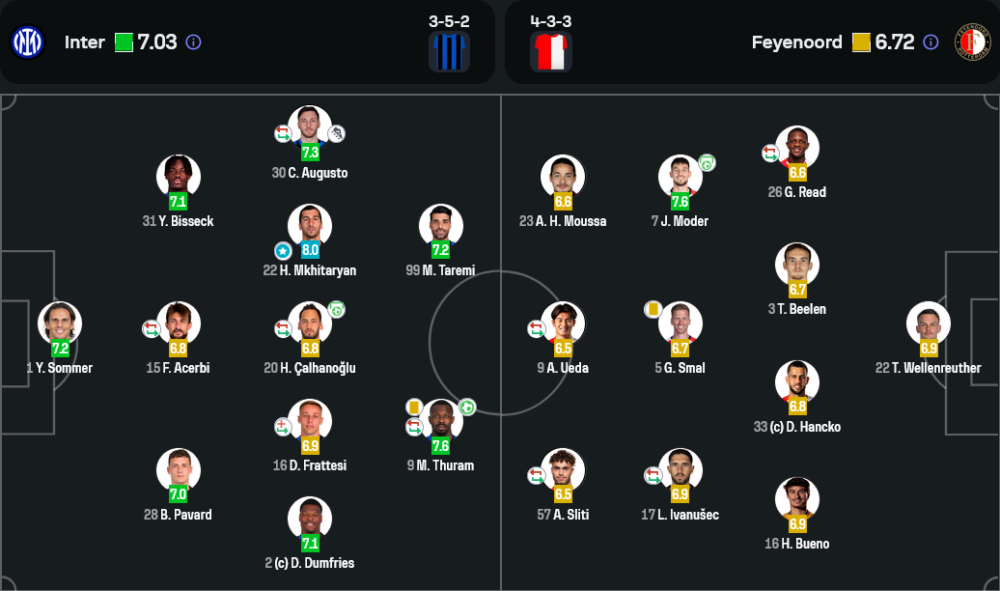Open the Feyenoord rating info icon
Image resolution: width=1000 pixels, height=591 pixels.
coord(931,42)
